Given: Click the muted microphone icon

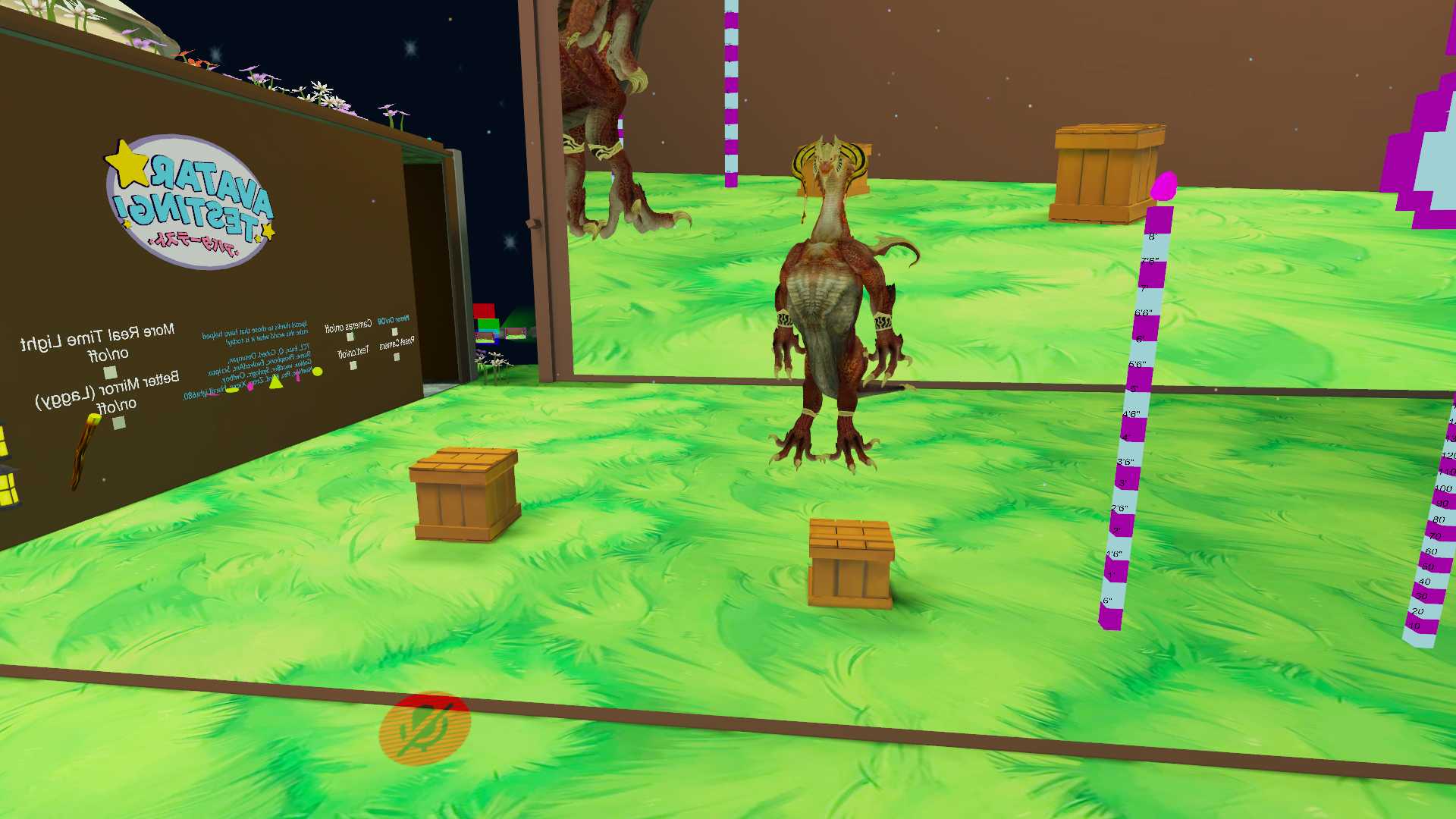Looking at the screenshot, I should pyautogui.click(x=425, y=727).
